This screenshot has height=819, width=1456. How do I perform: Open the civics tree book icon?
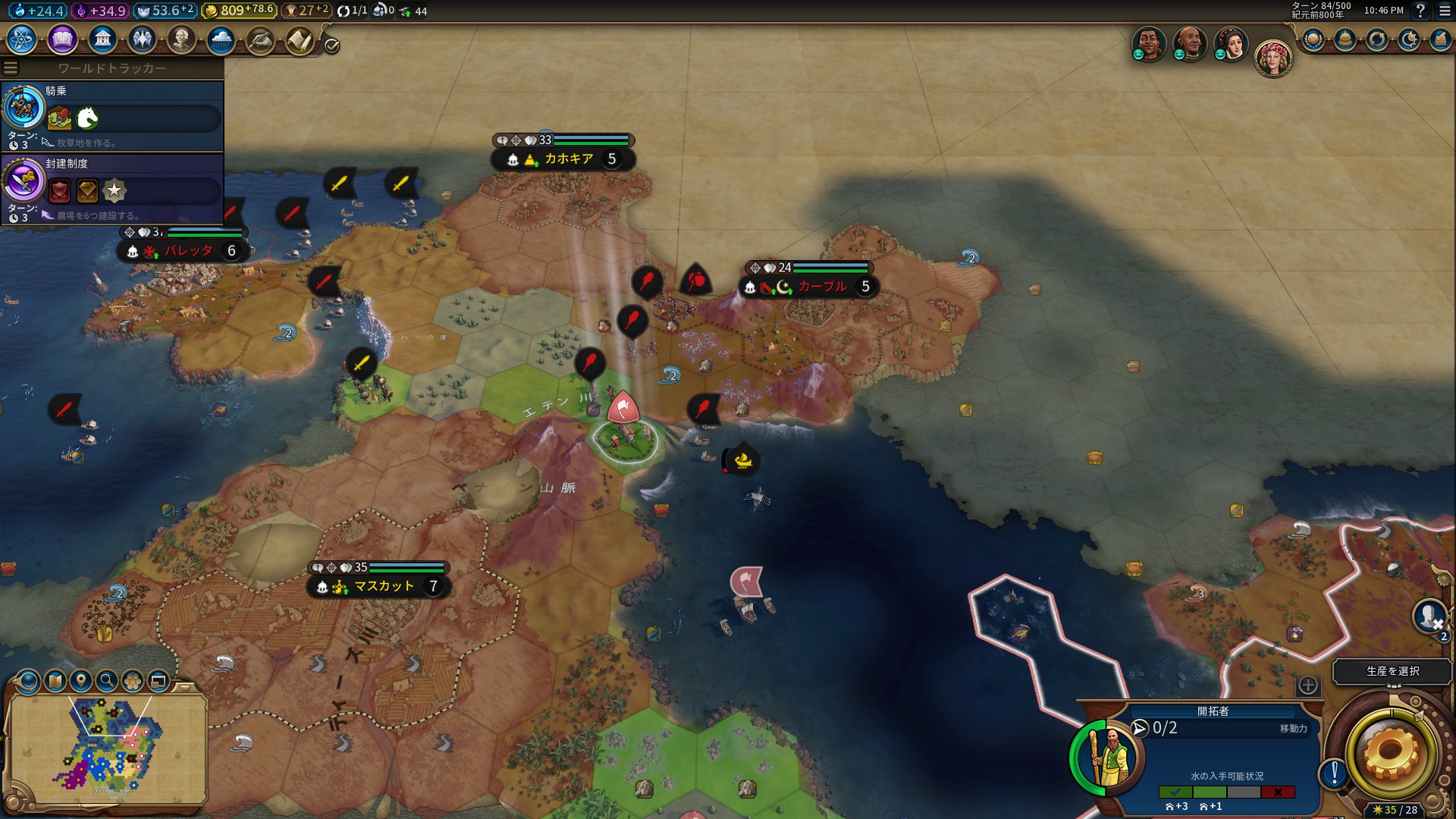(x=62, y=39)
